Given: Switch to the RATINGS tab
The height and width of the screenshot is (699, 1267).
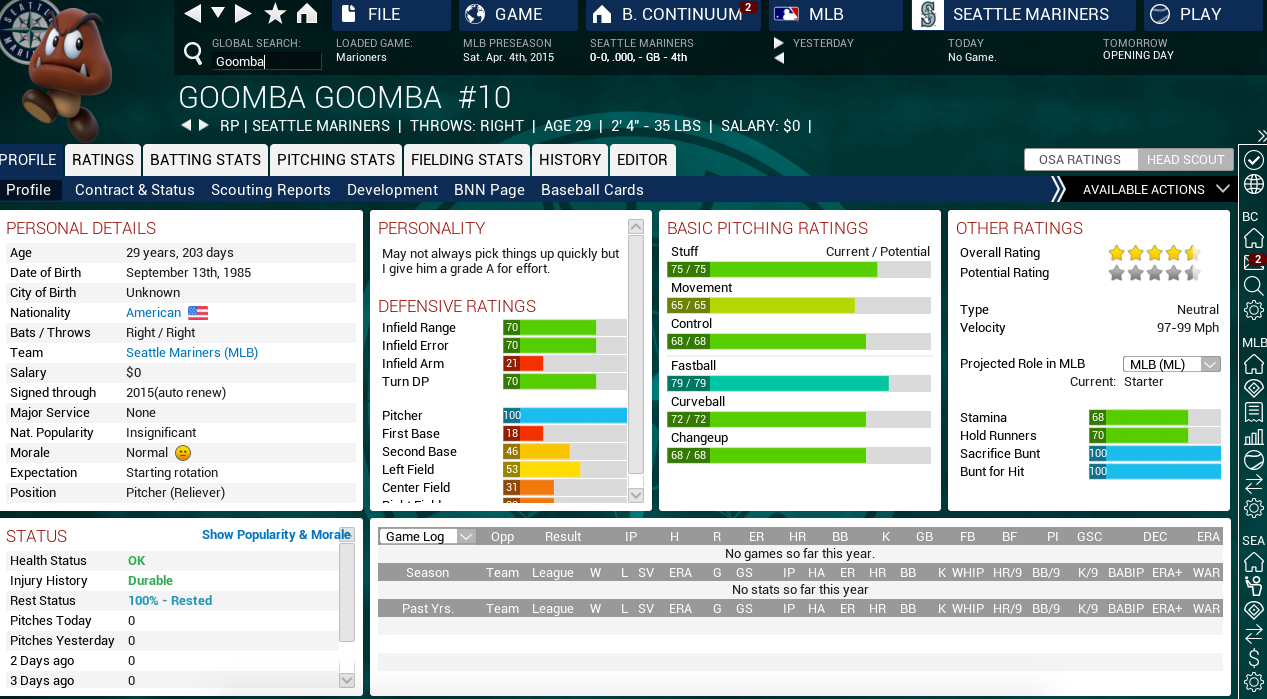Looking at the screenshot, I should point(103,160).
